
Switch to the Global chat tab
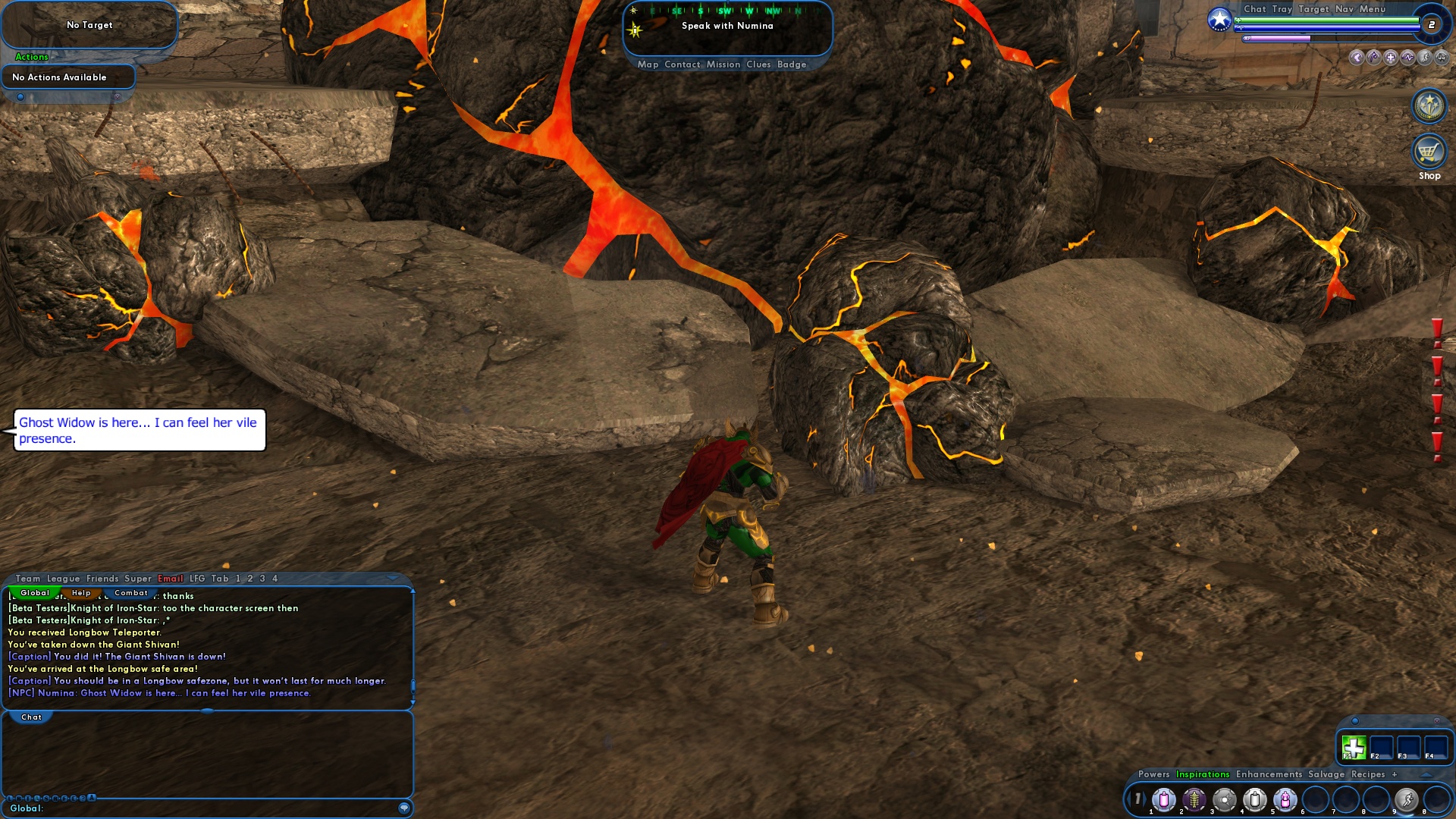click(34, 593)
